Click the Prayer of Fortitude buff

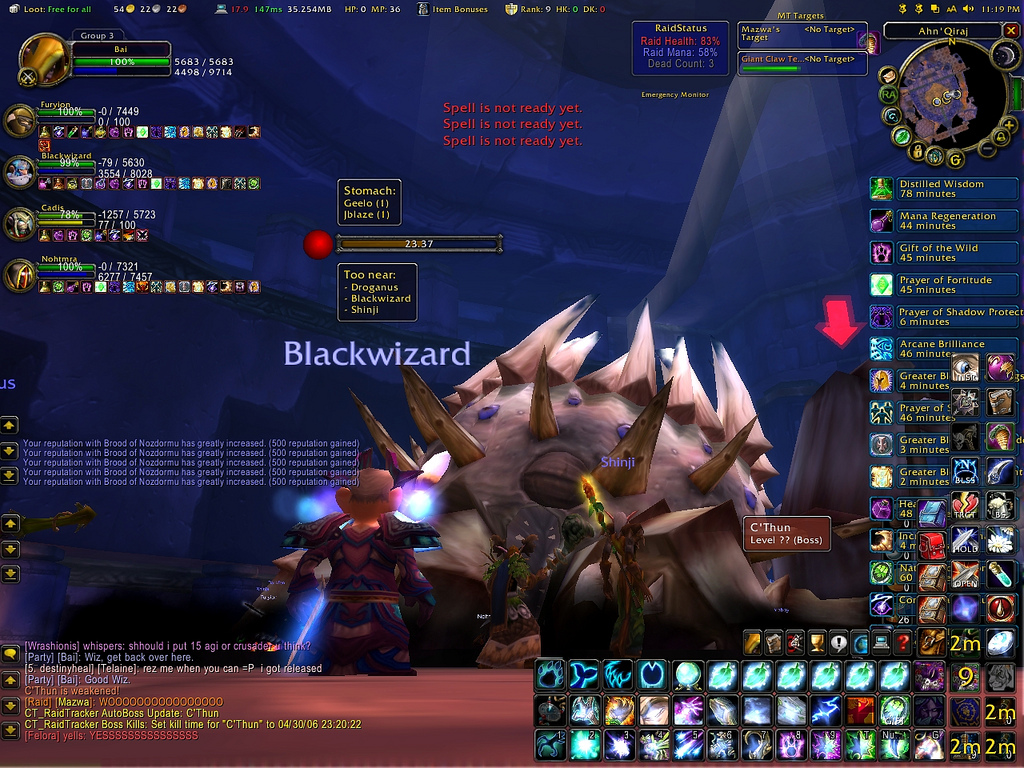click(x=940, y=285)
